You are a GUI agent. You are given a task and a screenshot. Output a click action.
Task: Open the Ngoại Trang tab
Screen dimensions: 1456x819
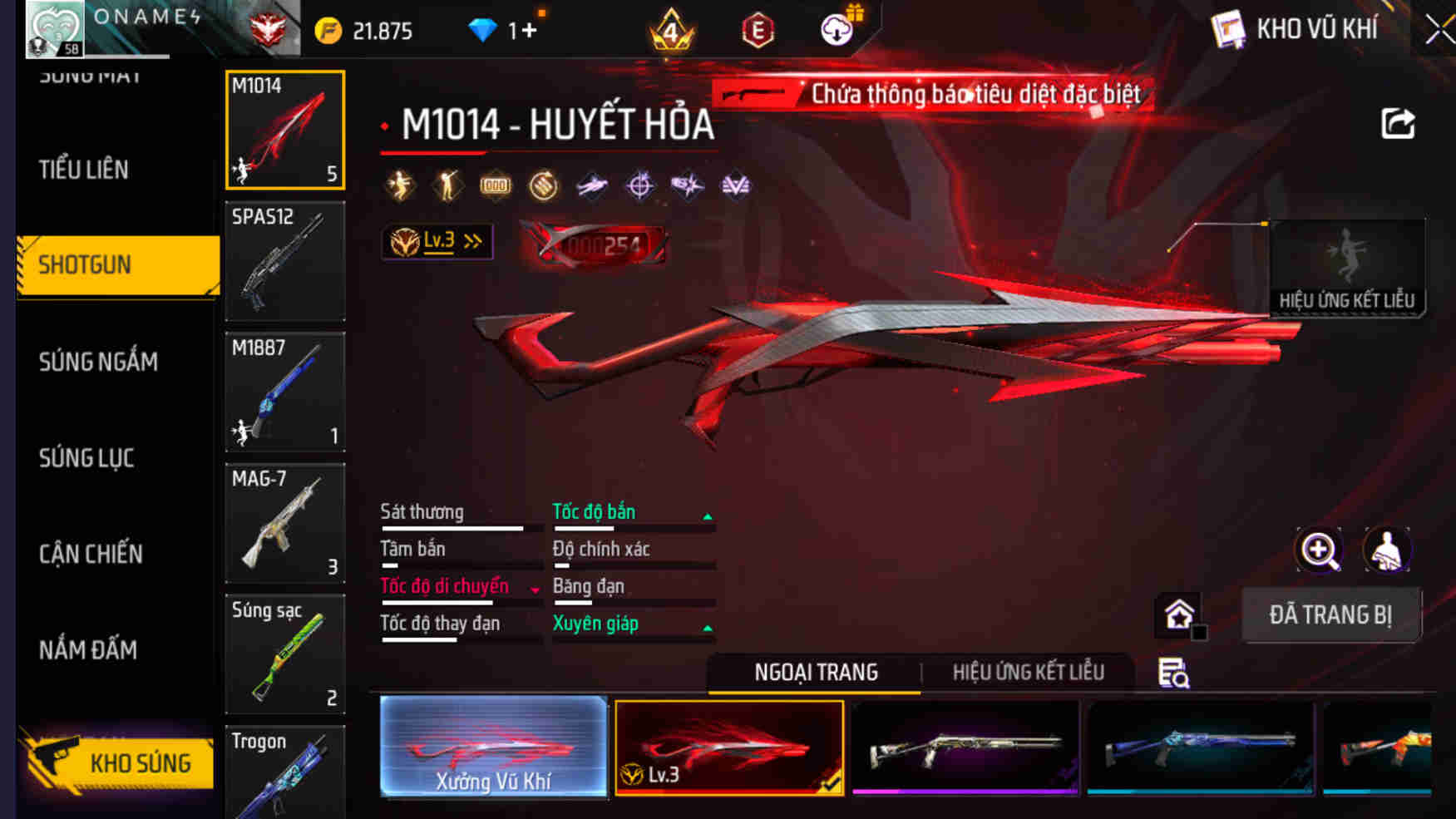coord(816,672)
